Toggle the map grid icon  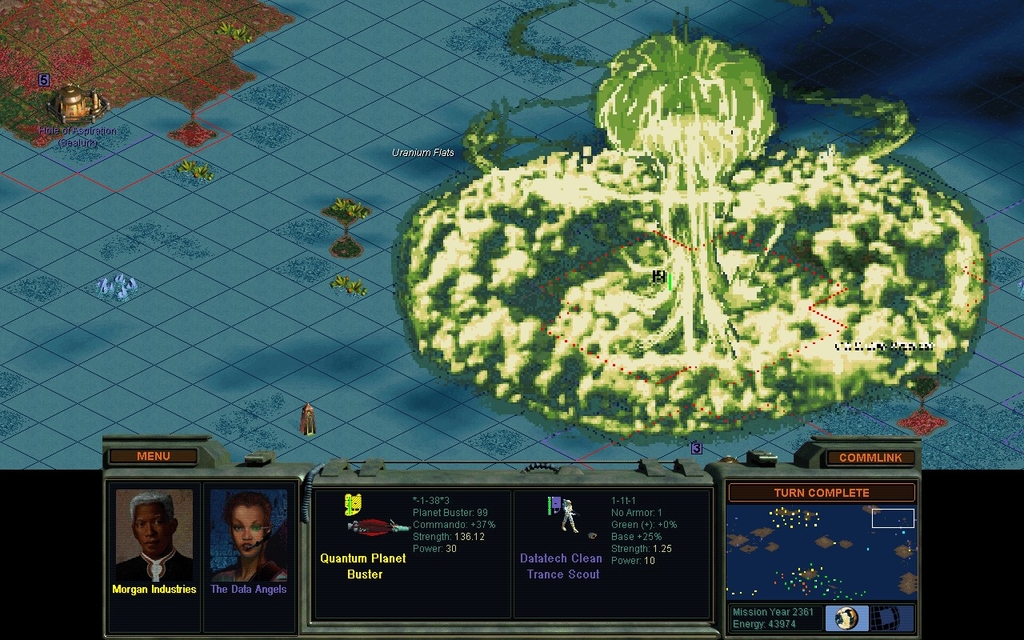tap(895, 618)
